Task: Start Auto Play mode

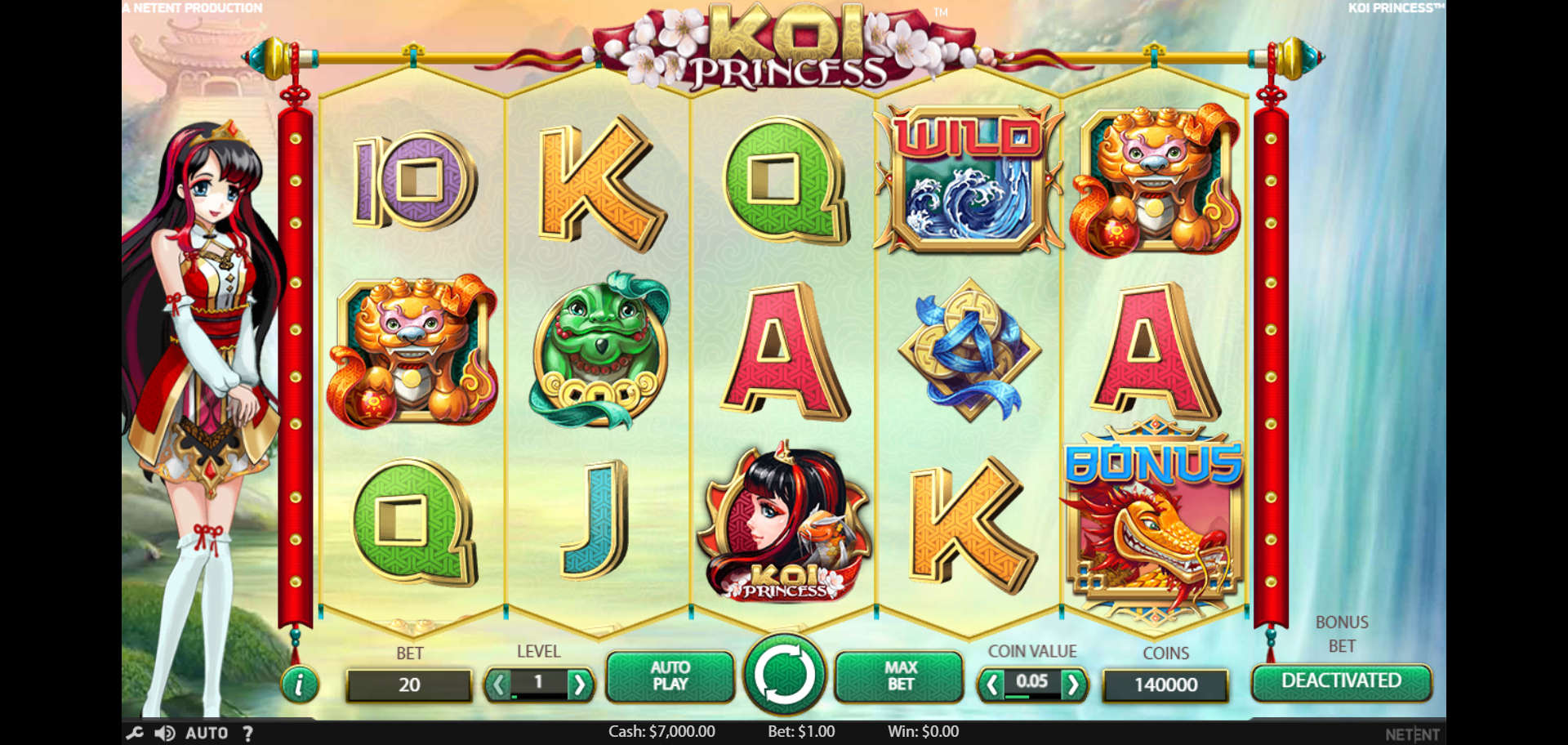Action: click(670, 676)
